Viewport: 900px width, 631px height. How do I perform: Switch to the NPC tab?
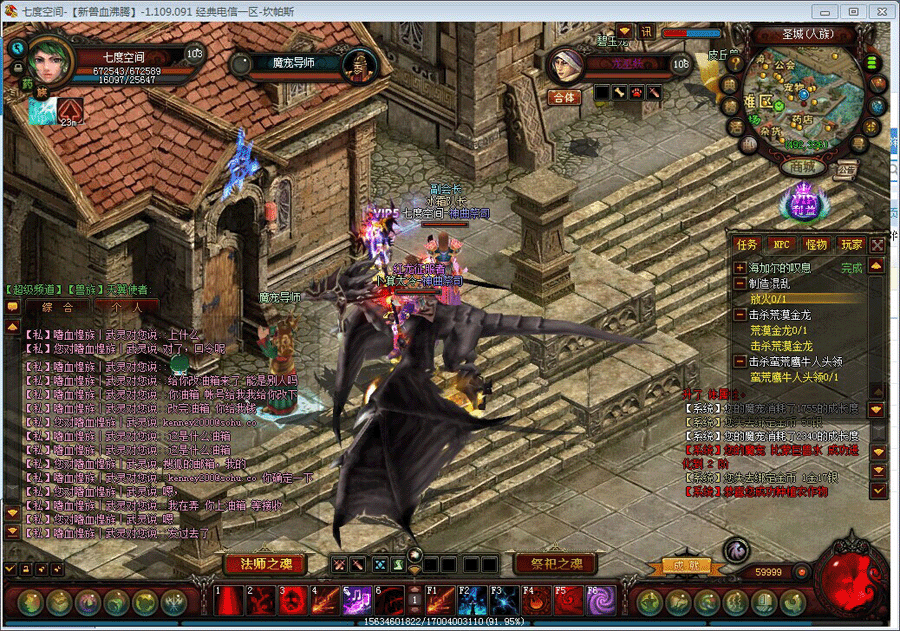[781, 244]
